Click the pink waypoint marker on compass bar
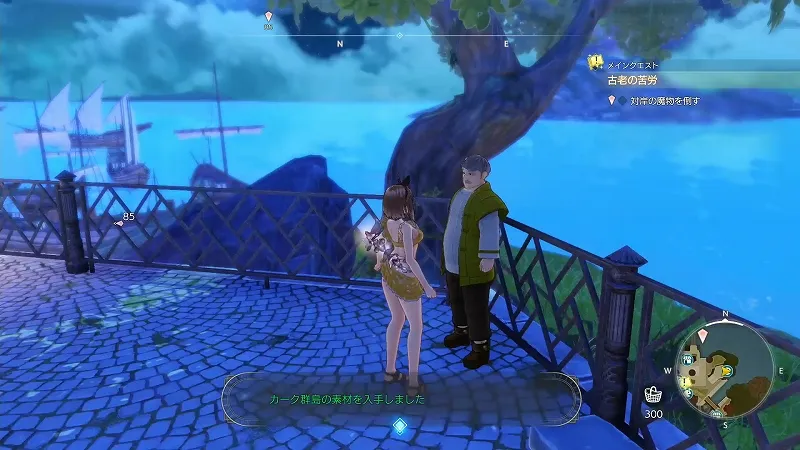Image resolution: width=800 pixels, height=450 pixels. (x=268, y=17)
